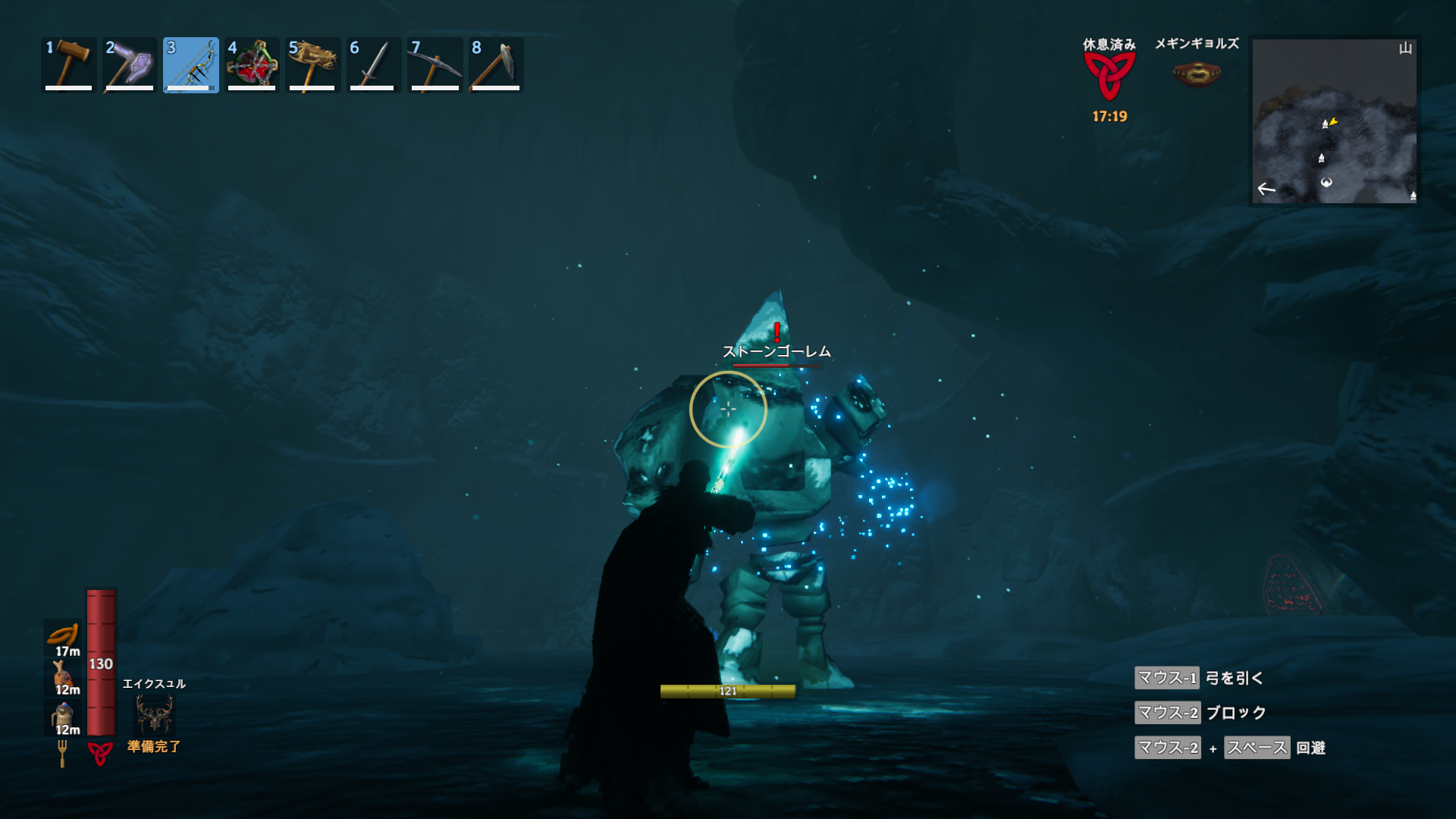Click the sausages food buff icon
Viewport: 1456px width, 819px height.
pos(64,634)
